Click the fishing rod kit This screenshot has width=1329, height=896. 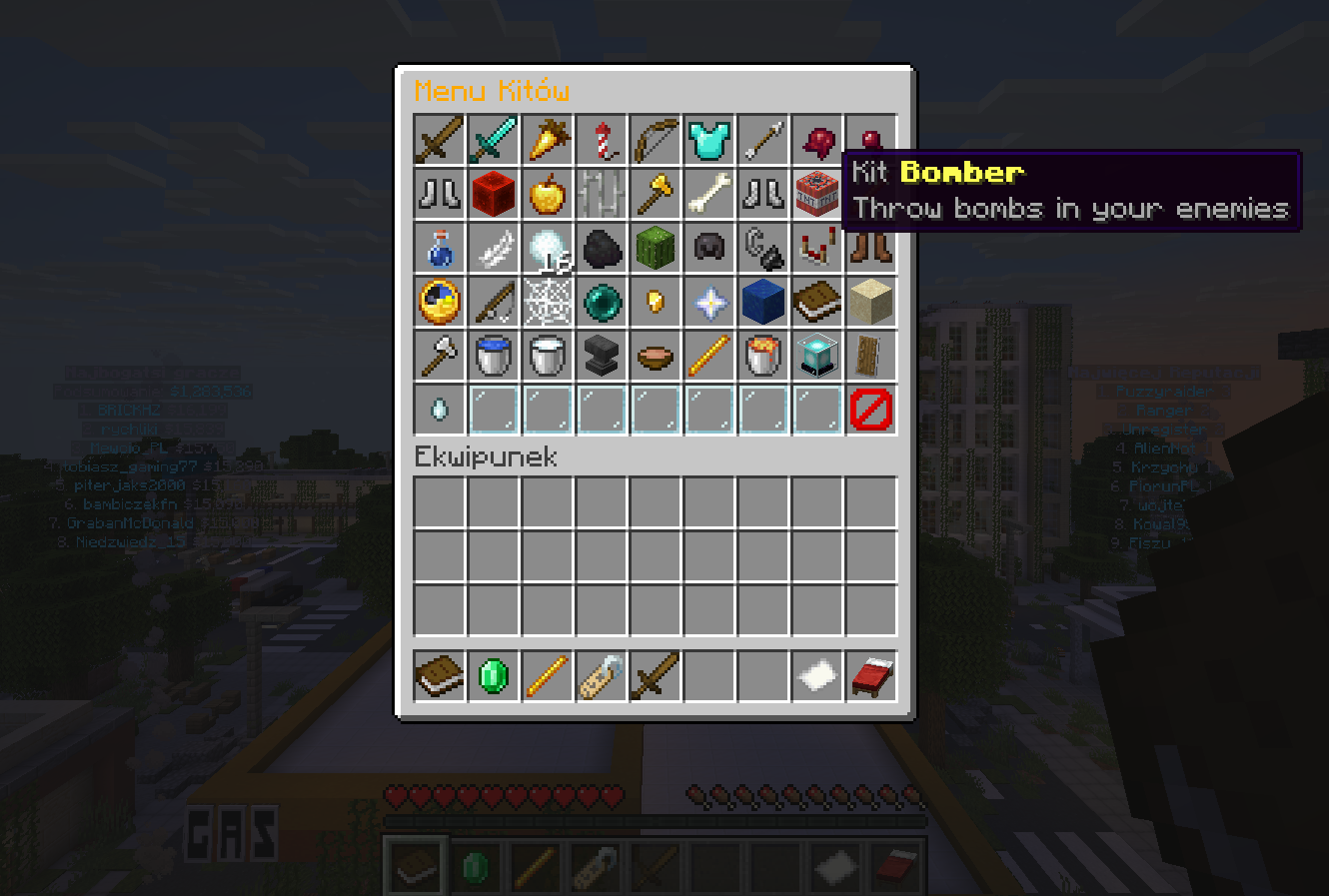[x=494, y=302]
